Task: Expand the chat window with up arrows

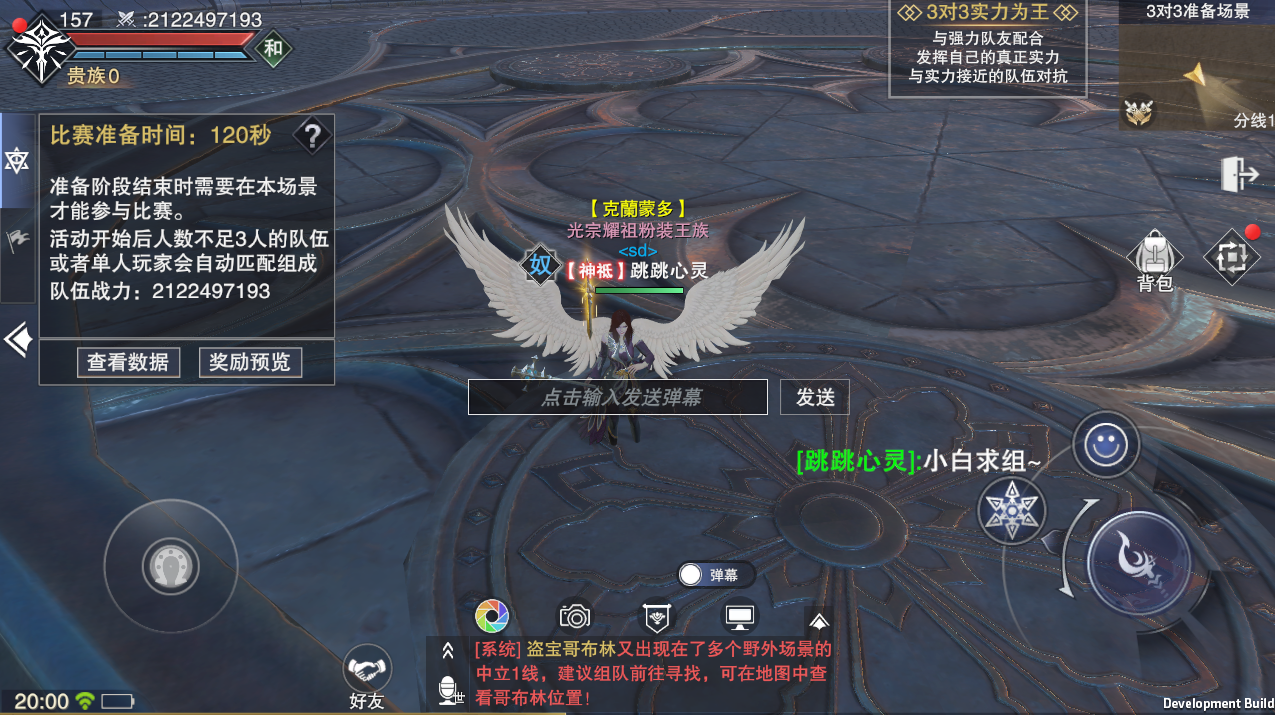Action: (x=448, y=650)
